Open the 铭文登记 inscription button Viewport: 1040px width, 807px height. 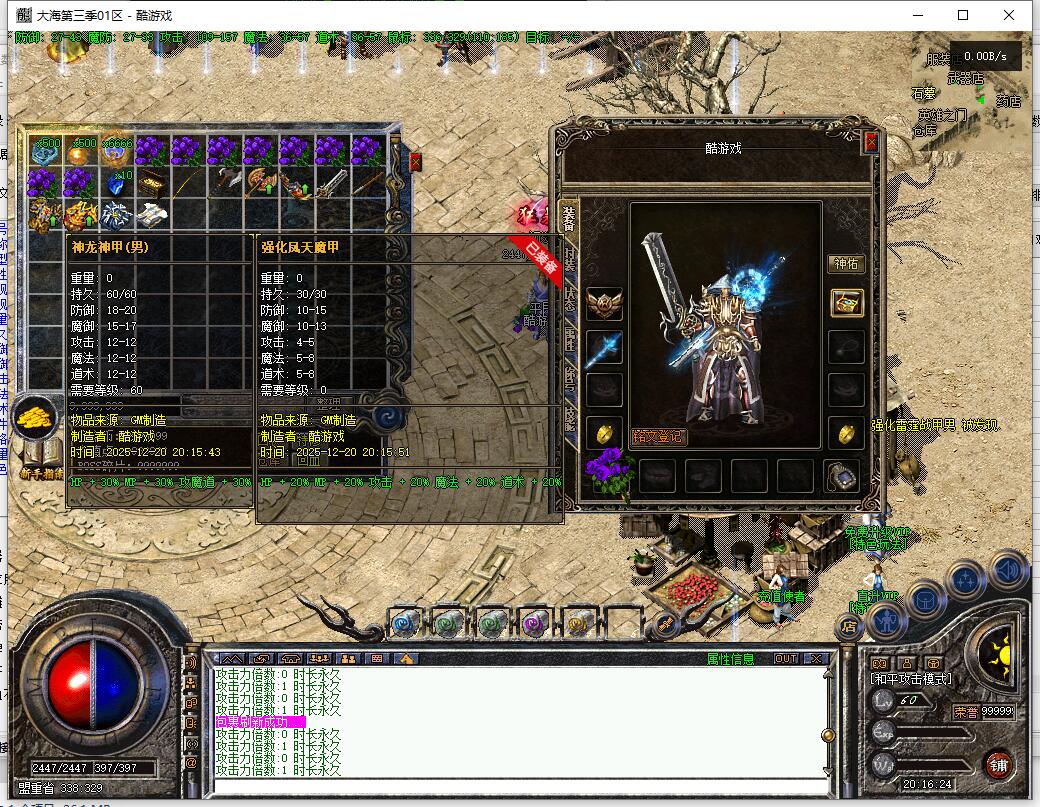659,437
